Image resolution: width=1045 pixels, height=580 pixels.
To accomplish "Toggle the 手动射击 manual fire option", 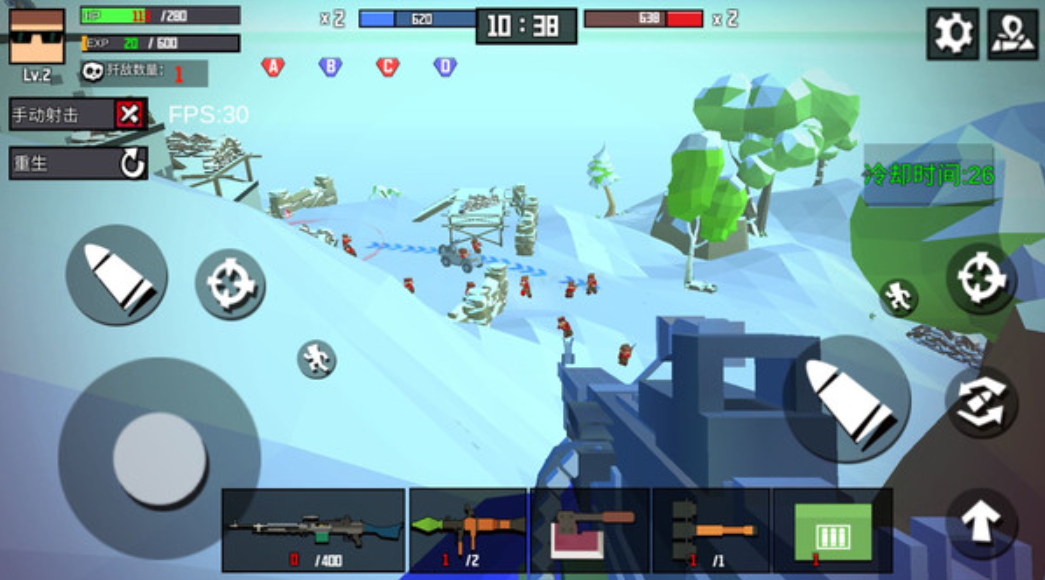I will click(x=129, y=114).
